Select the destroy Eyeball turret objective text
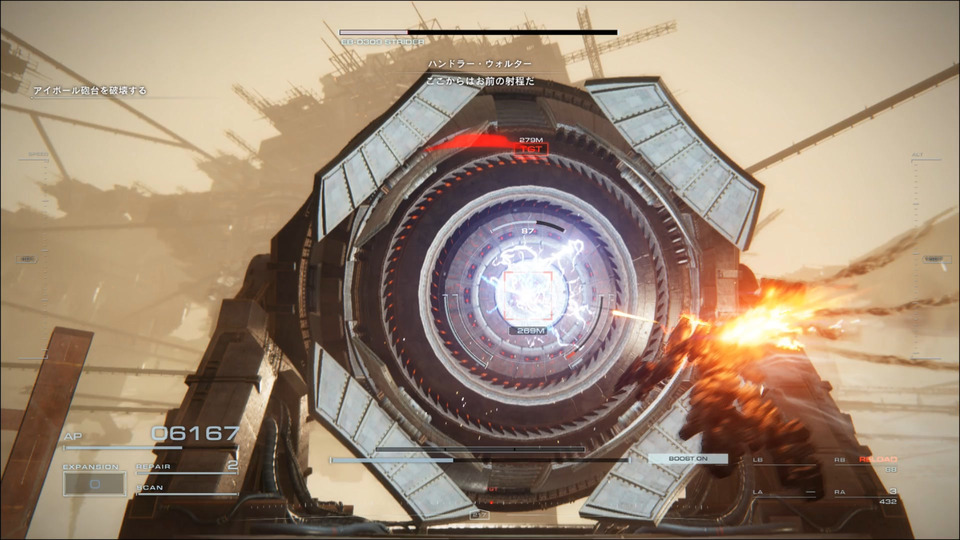Image resolution: width=960 pixels, height=540 pixels. [x=90, y=91]
